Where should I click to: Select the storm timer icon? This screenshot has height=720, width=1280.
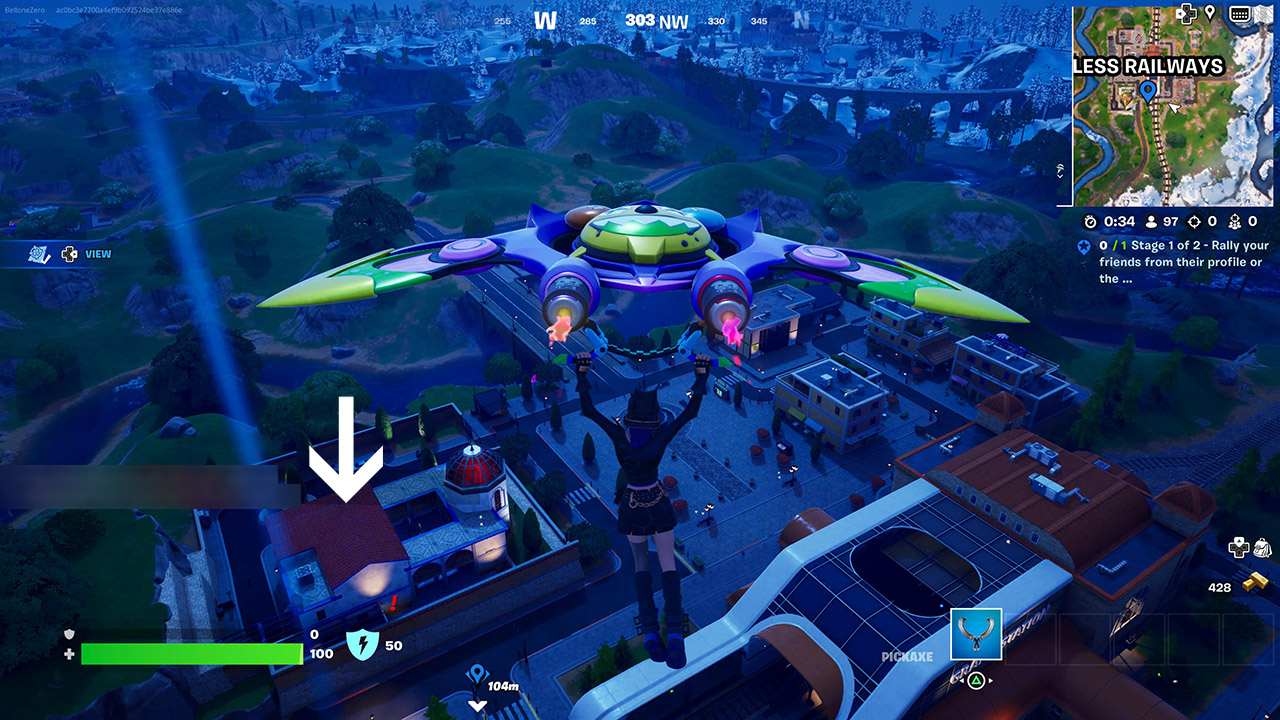[1090, 221]
